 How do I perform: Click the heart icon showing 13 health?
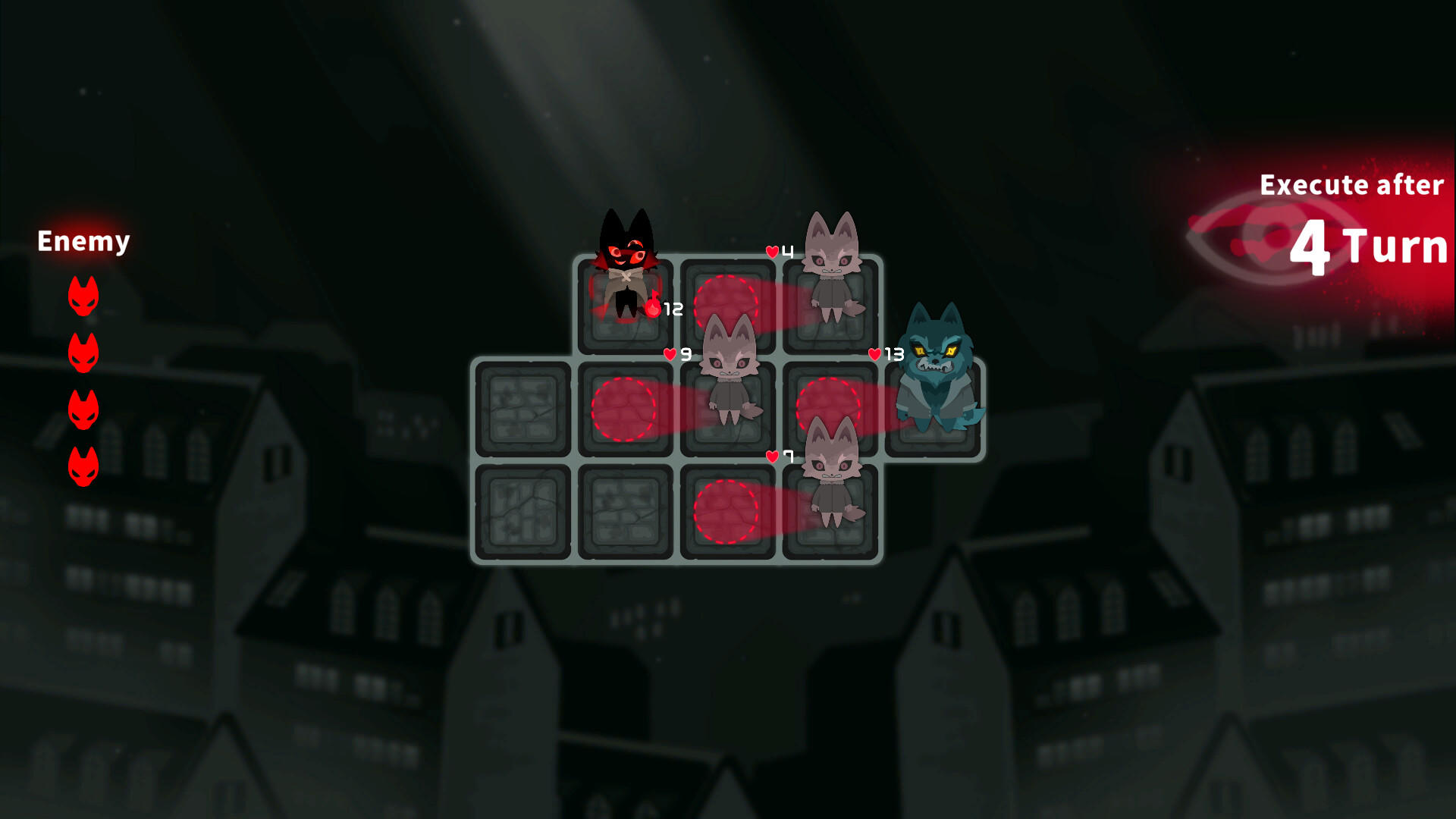[874, 352]
